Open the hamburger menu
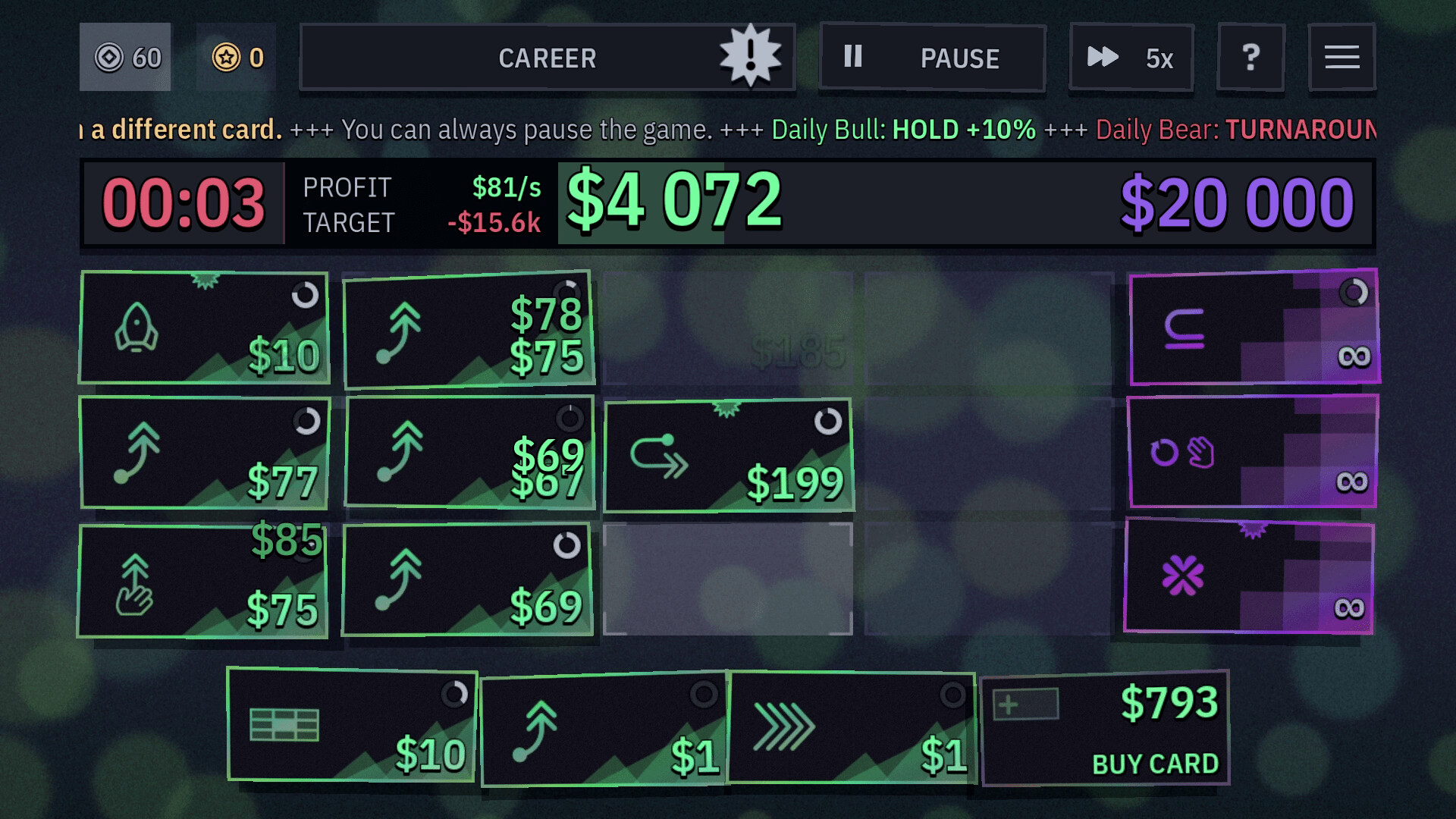 1342,56
